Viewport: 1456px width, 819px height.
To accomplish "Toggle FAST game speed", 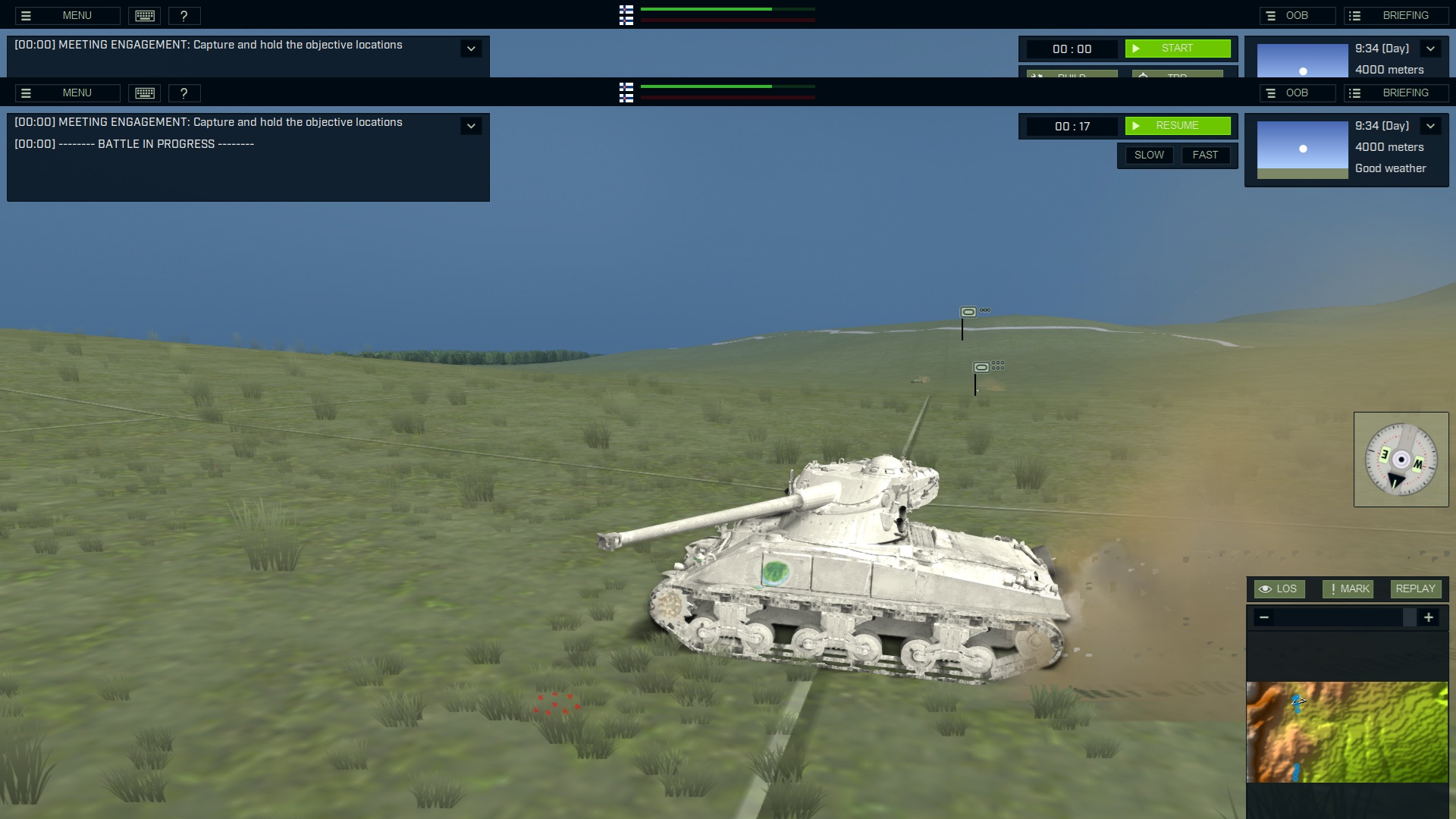I will (1206, 155).
